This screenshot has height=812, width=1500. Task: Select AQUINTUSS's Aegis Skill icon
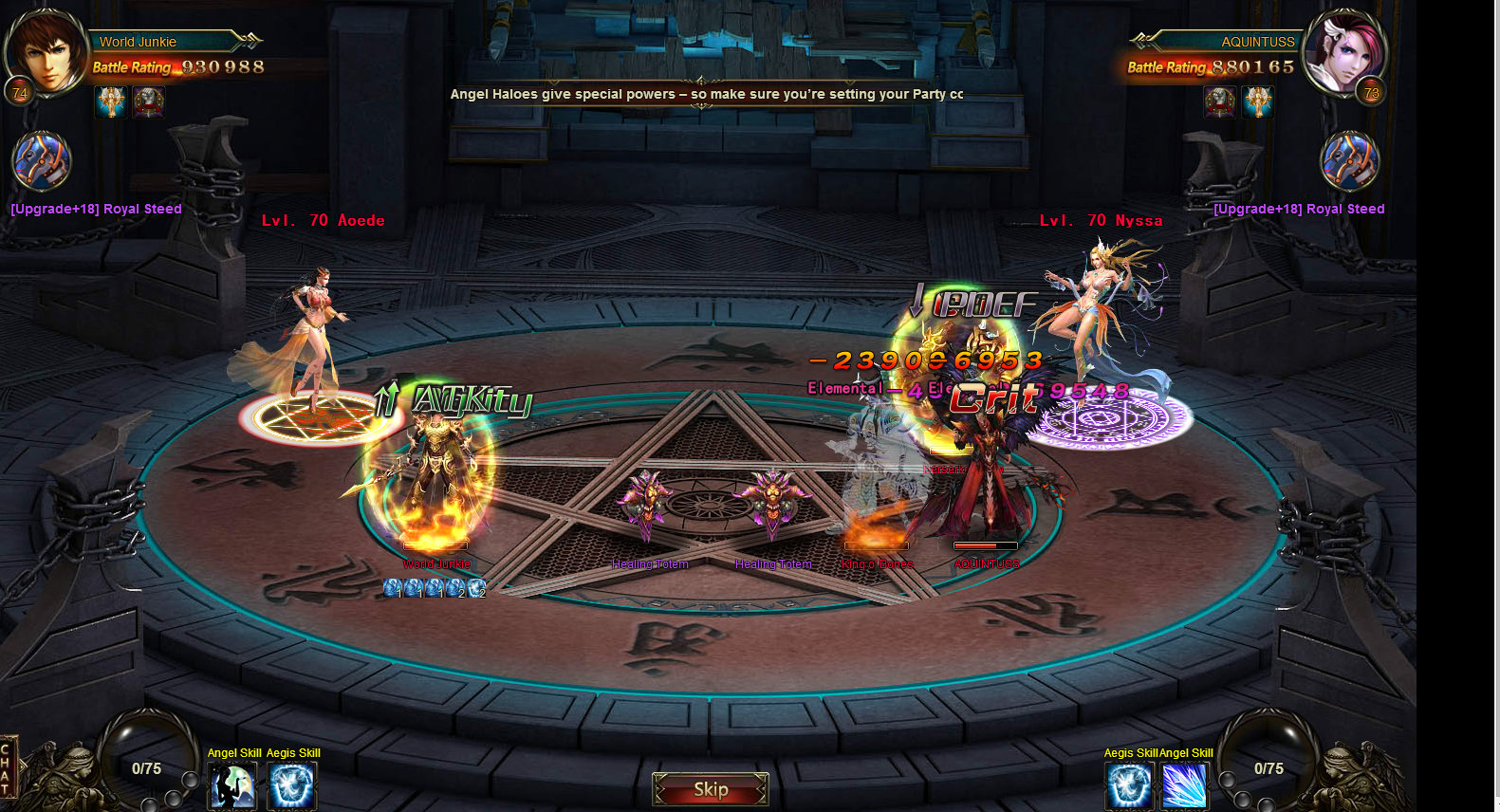tap(1129, 785)
